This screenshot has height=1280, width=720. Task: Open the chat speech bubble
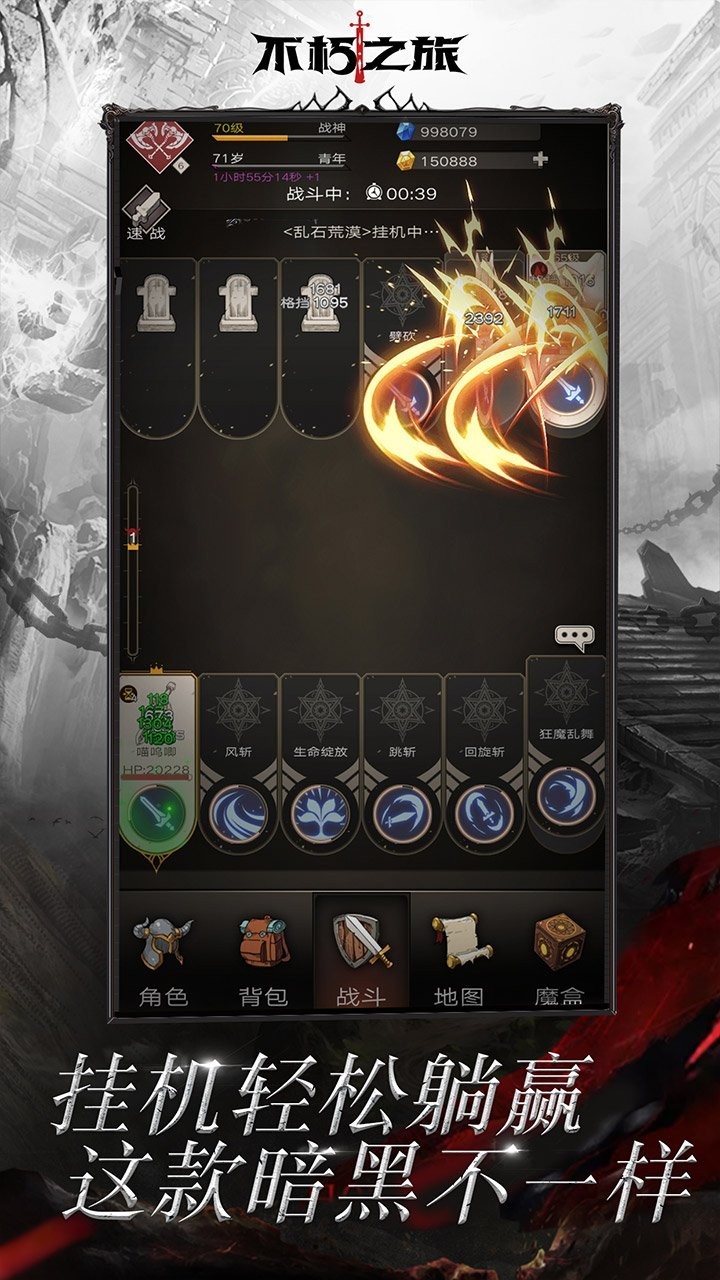click(x=575, y=636)
